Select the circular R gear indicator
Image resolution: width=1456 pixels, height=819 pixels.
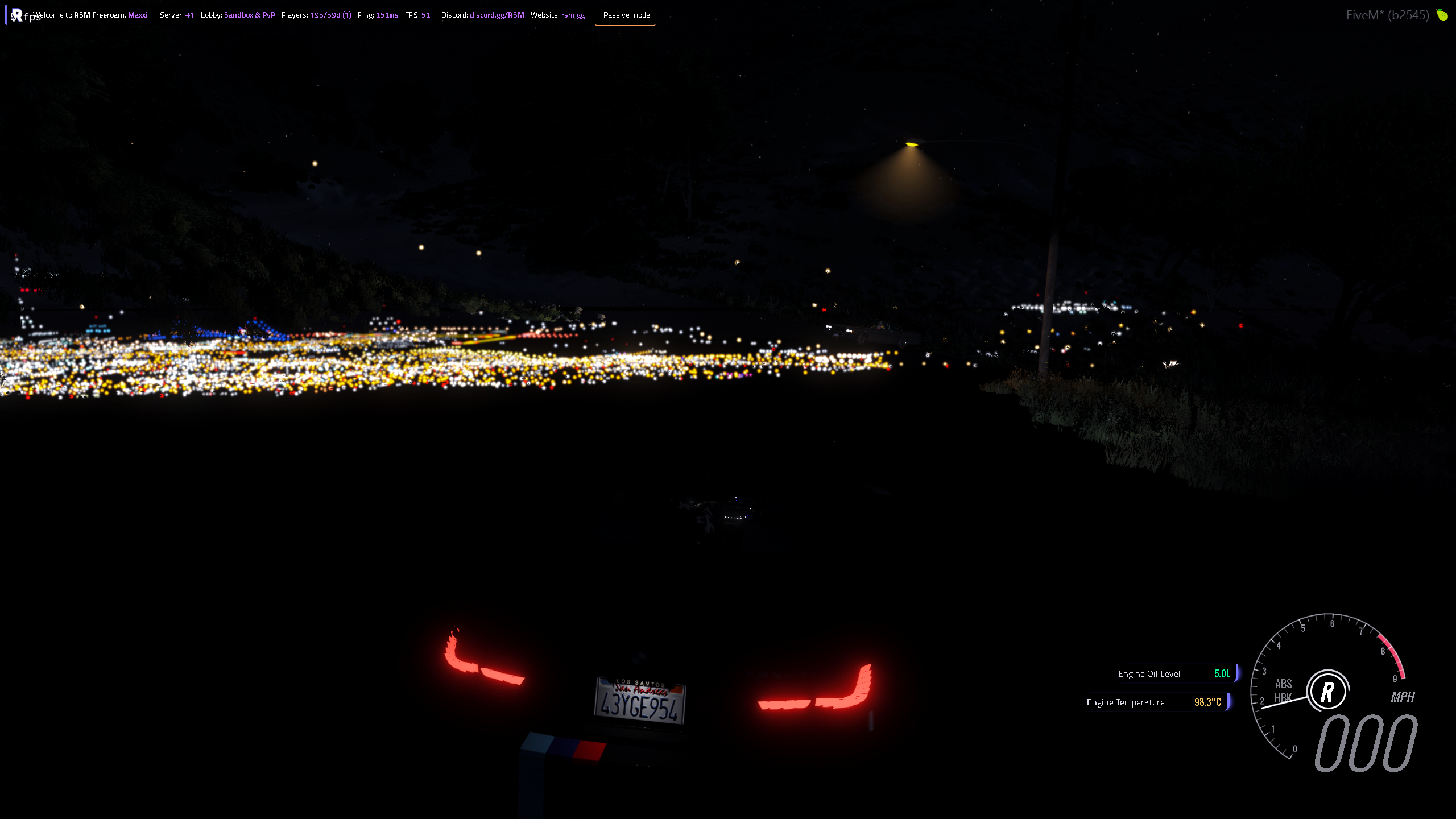[x=1327, y=691]
